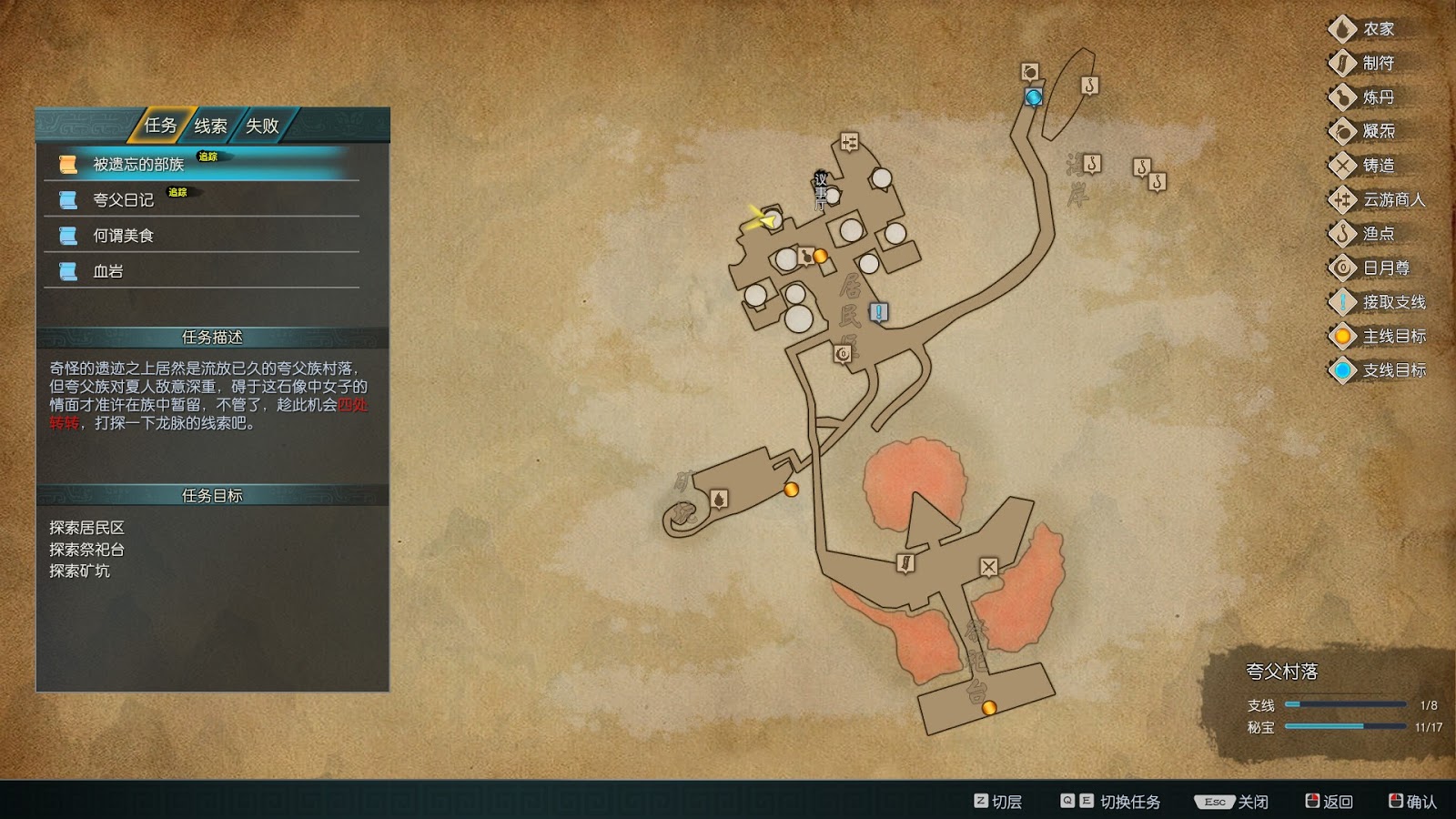This screenshot has height=819, width=1456.
Task: Toggle 接取支线 legend filter
Action: (1392, 302)
